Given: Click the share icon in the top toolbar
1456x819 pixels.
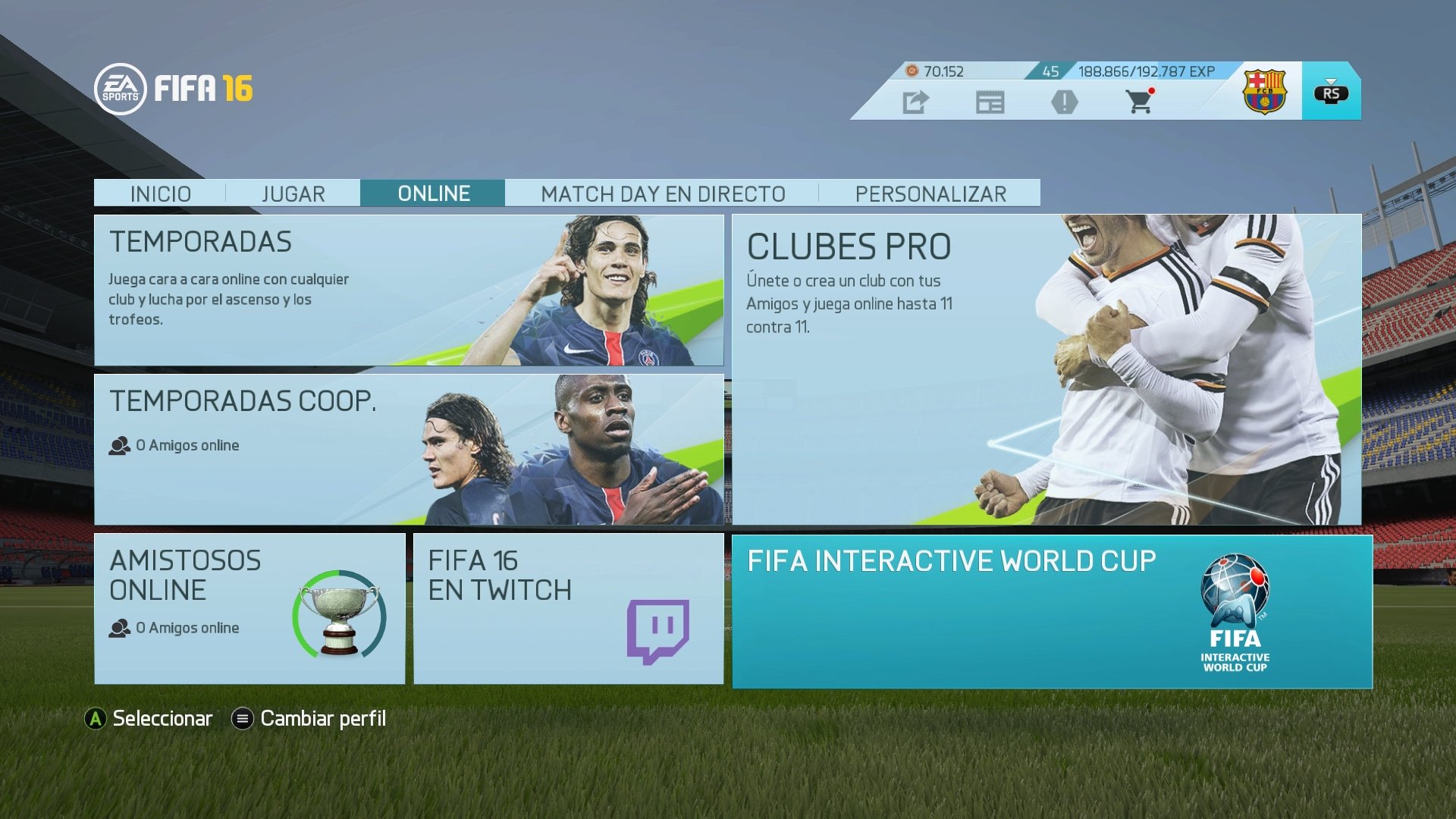Looking at the screenshot, I should 915,102.
